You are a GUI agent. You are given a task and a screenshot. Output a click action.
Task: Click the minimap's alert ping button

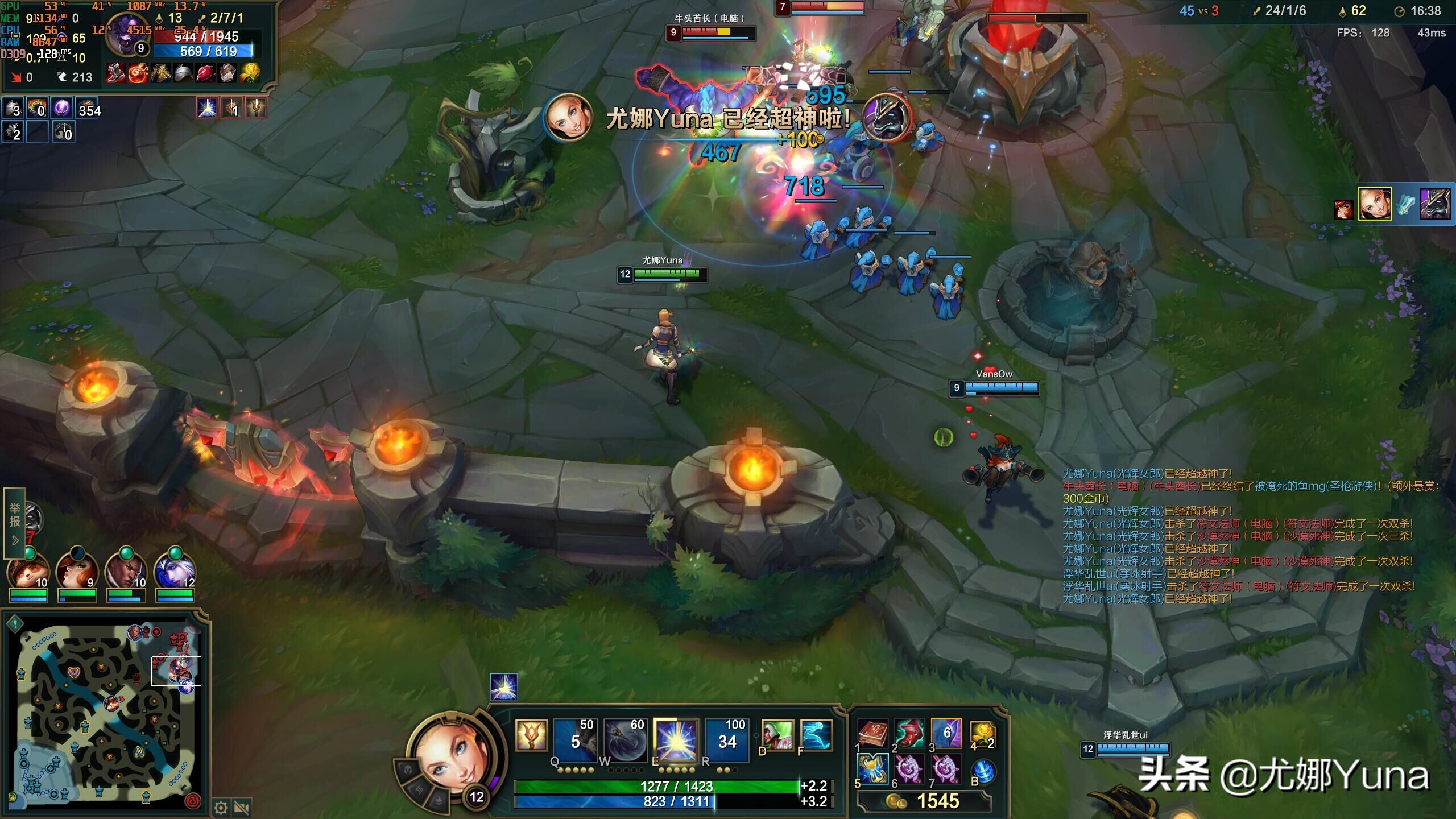(x=15, y=623)
